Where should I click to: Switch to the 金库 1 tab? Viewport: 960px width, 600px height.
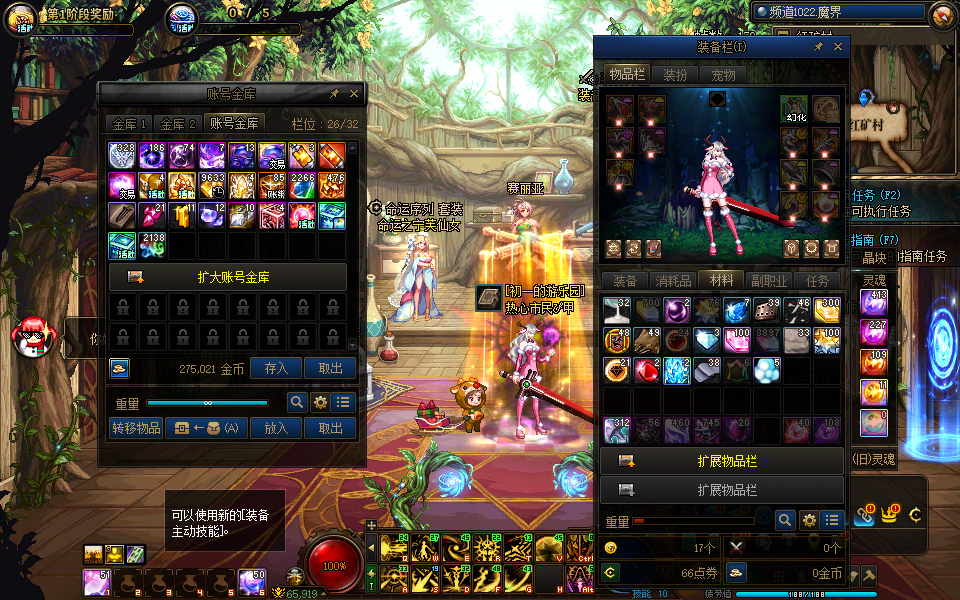(x=129, y=124)
